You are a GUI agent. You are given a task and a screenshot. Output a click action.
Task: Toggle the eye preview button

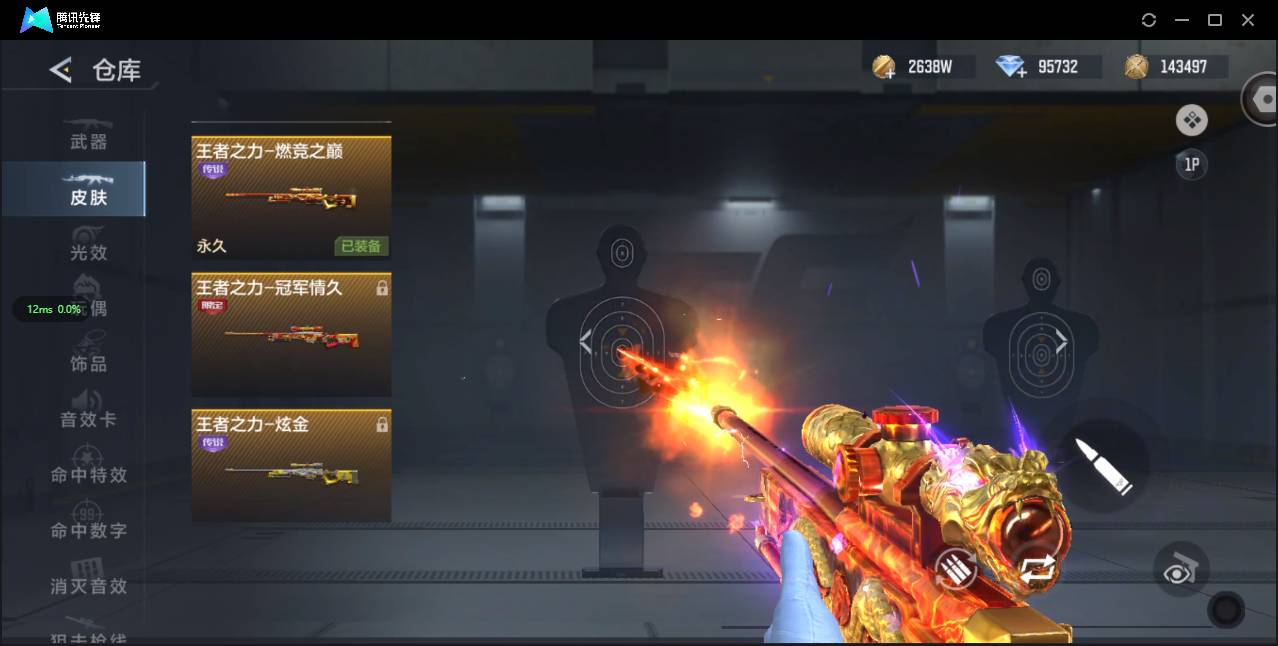pyautogui.click(x=1181, y=569)
